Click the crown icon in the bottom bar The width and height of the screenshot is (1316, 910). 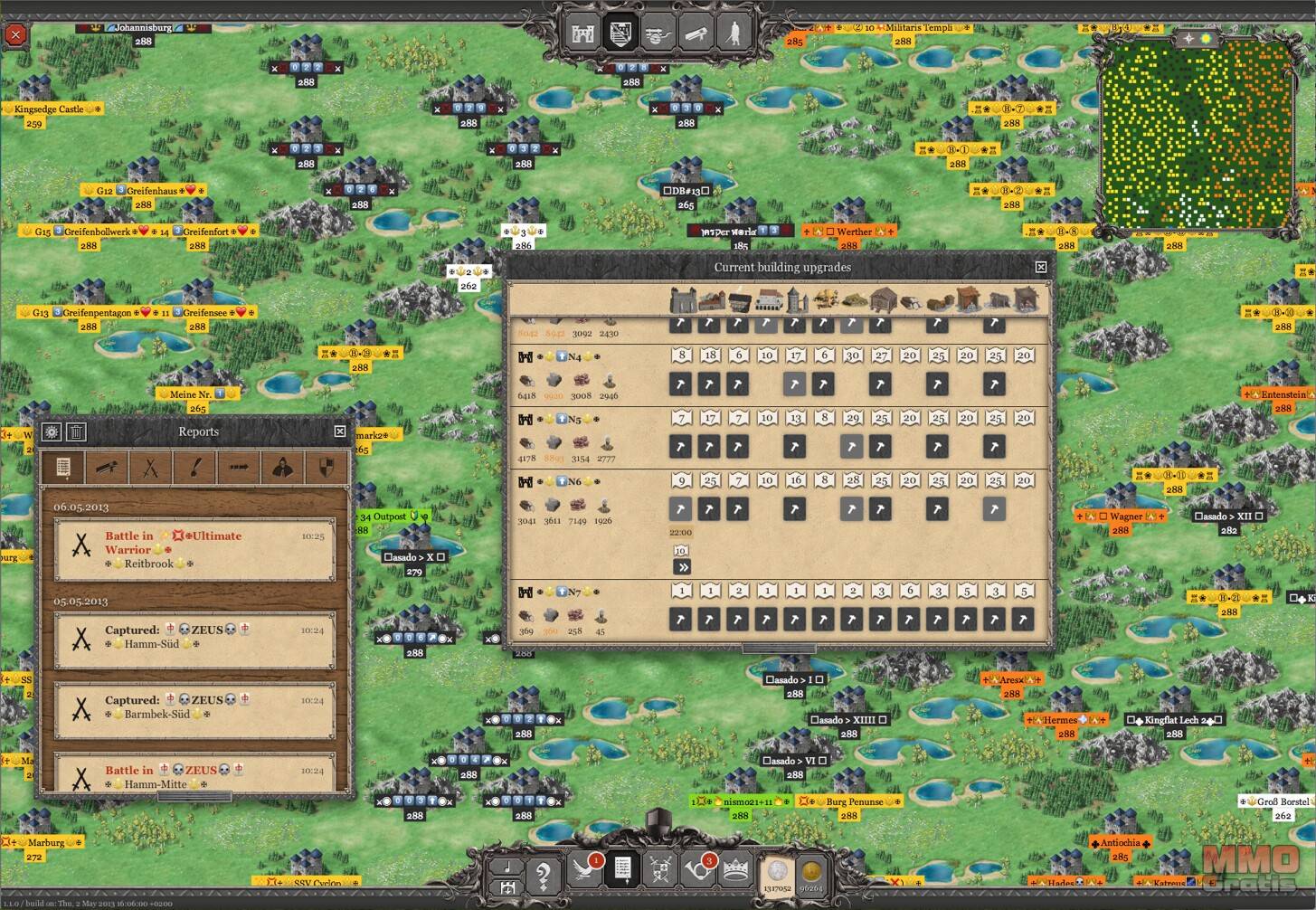736,870
